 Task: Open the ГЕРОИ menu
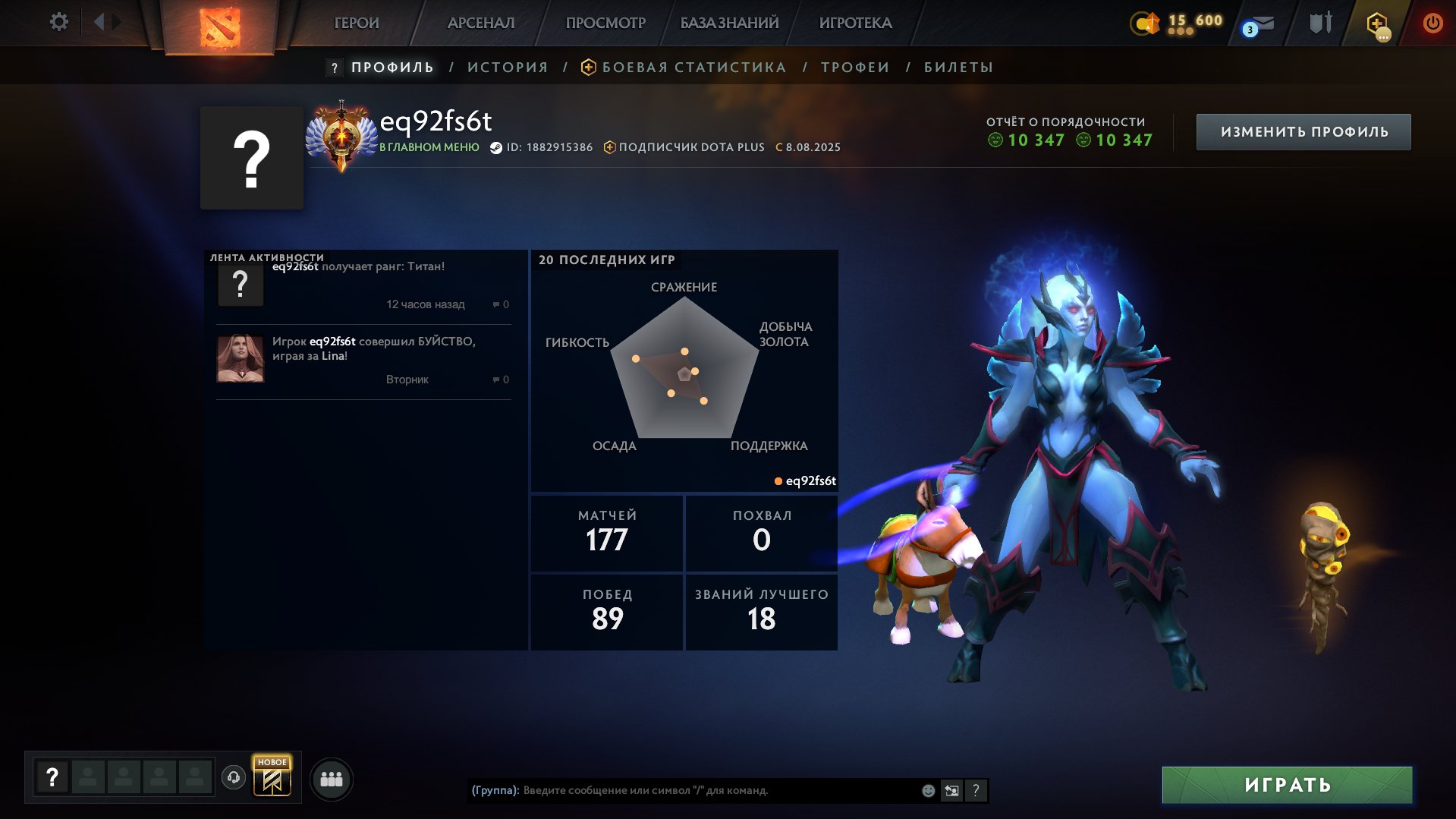[357, 23]
